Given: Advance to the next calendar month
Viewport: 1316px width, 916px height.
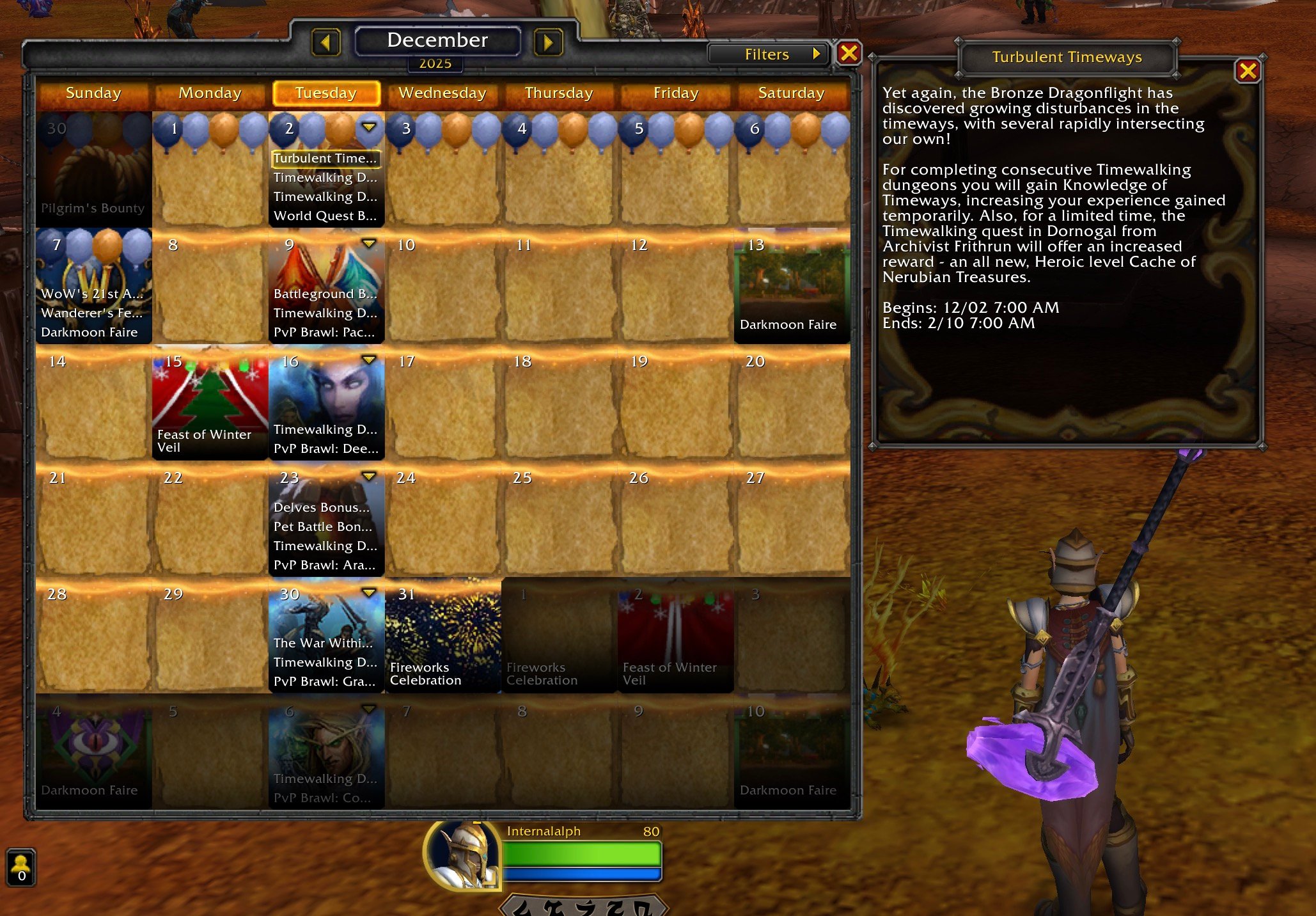Looking at the screenshot, I should pos(548,43).
